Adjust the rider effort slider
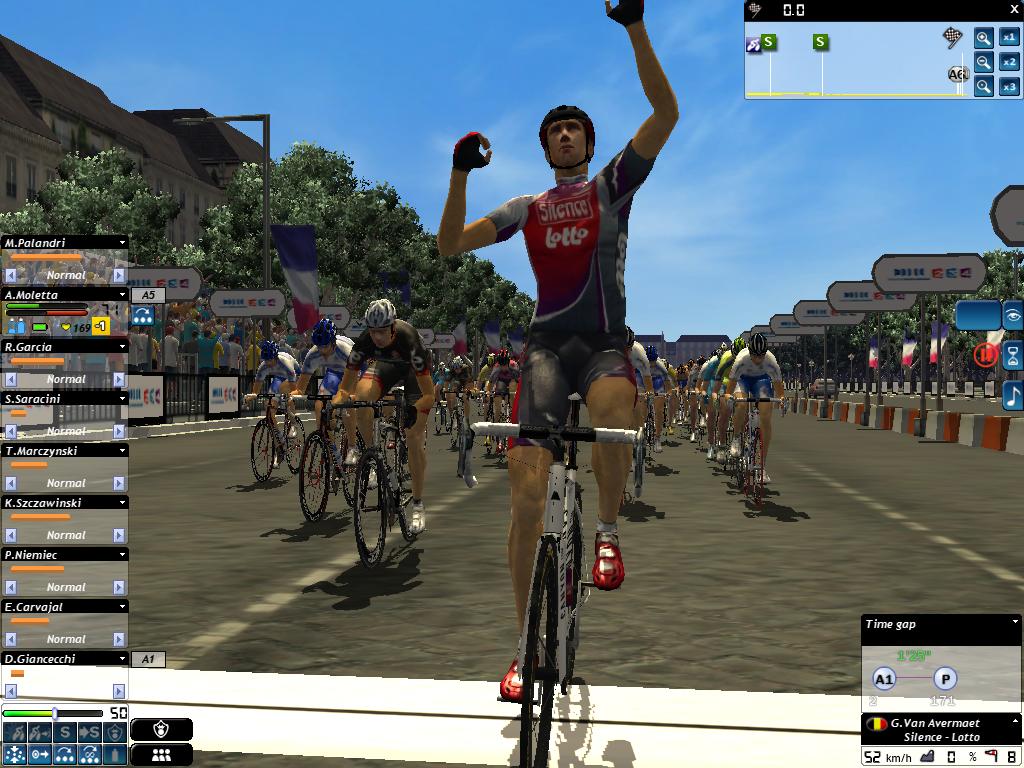This screenshot has width=1024, height=768. click(x=55, y=713)
